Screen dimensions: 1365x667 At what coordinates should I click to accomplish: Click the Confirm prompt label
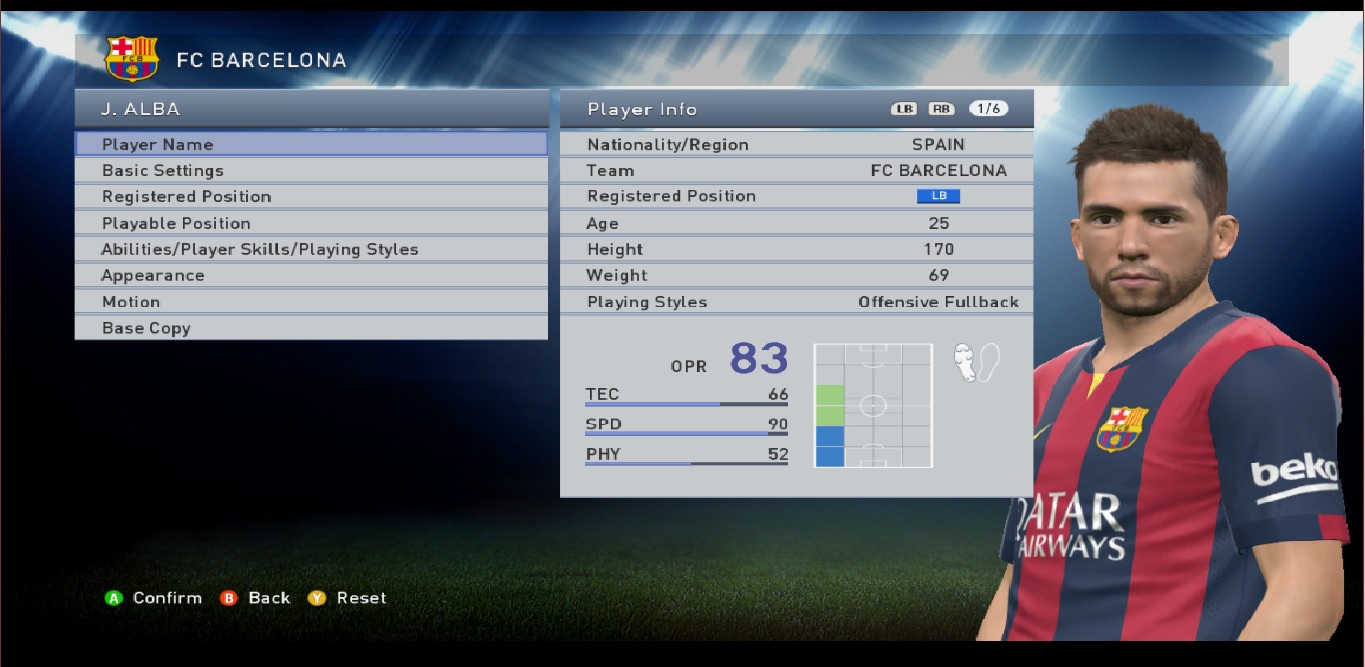pos(167,598)
